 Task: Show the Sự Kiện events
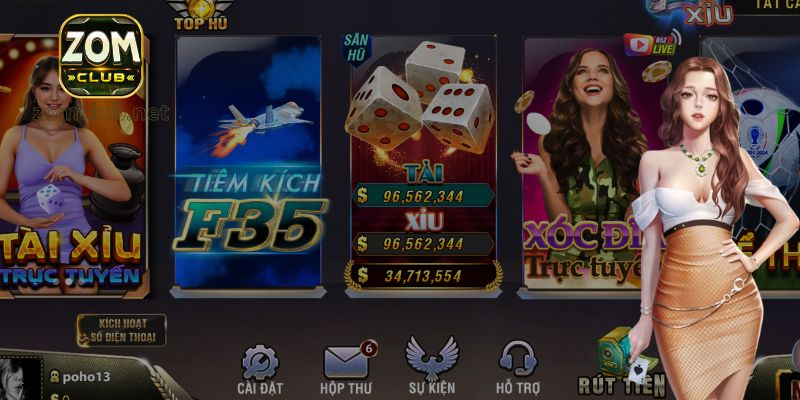(431, 365)
